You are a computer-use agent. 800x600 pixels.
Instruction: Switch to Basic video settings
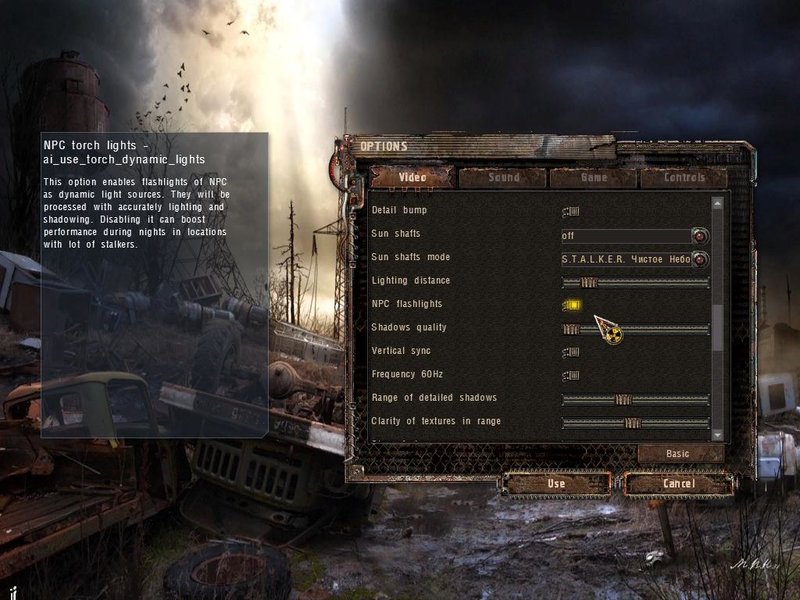point(680,454)
